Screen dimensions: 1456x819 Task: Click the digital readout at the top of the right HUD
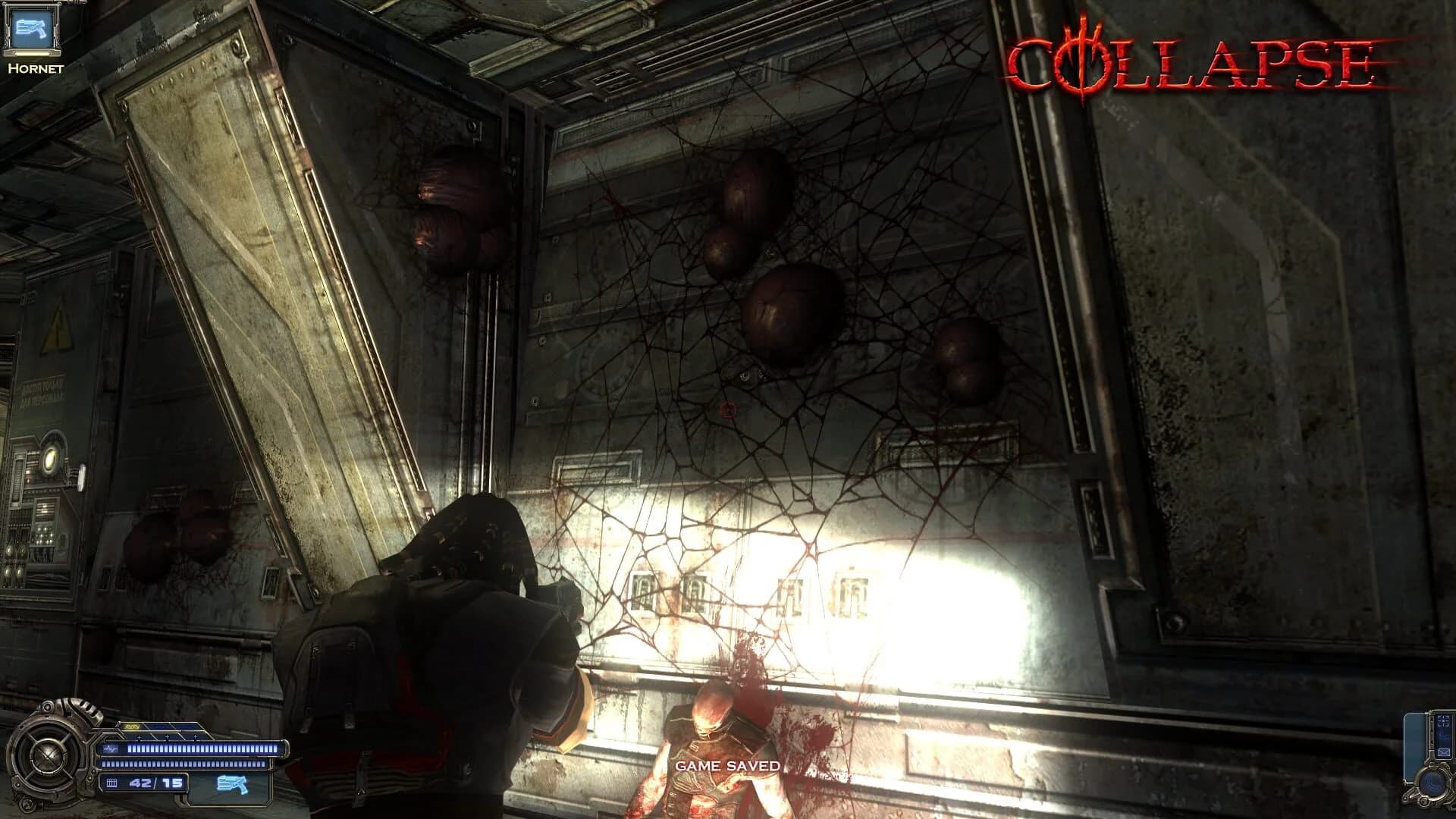[x=1443, y=720]
